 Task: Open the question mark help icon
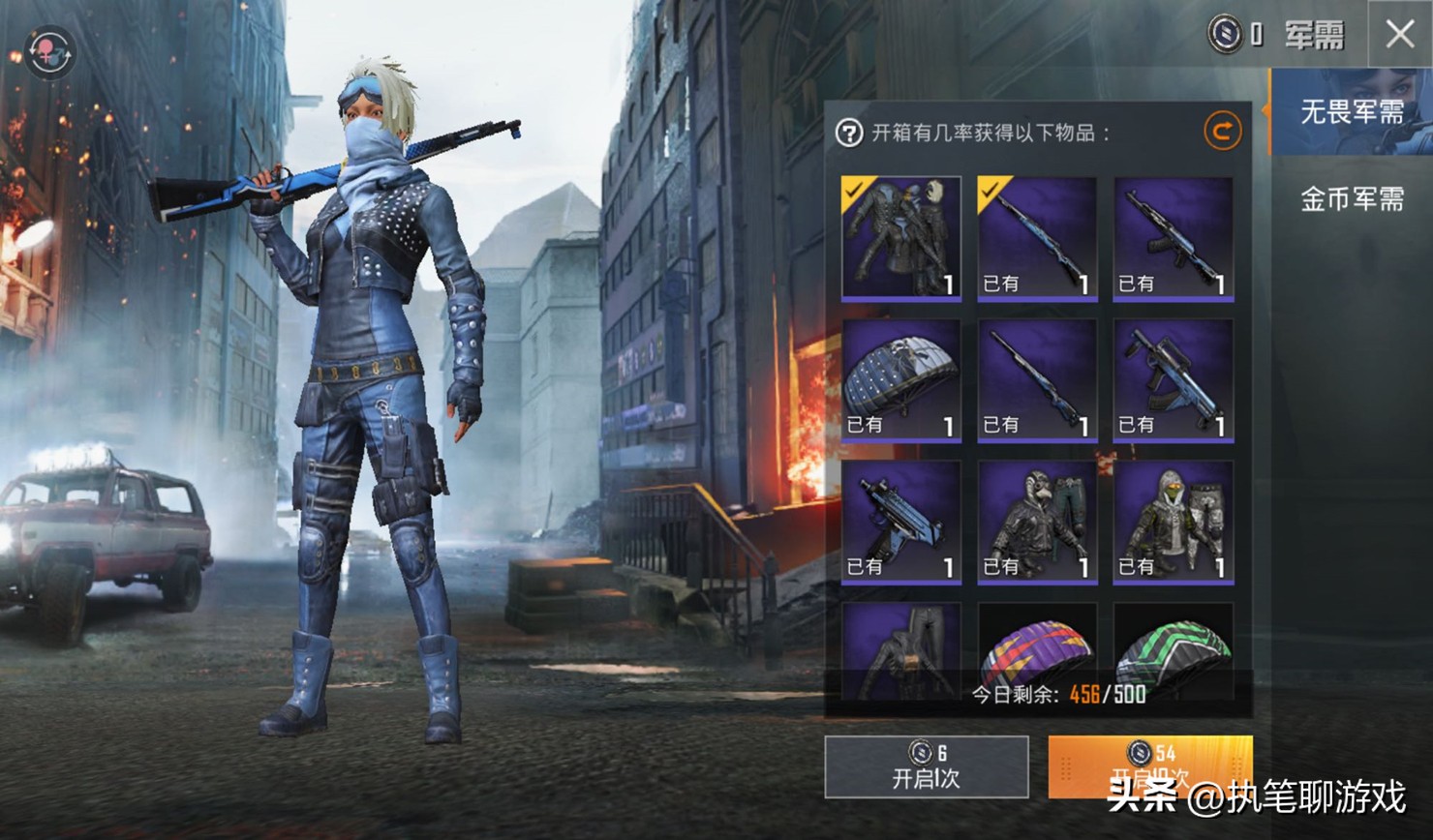[x=849, y=133]
